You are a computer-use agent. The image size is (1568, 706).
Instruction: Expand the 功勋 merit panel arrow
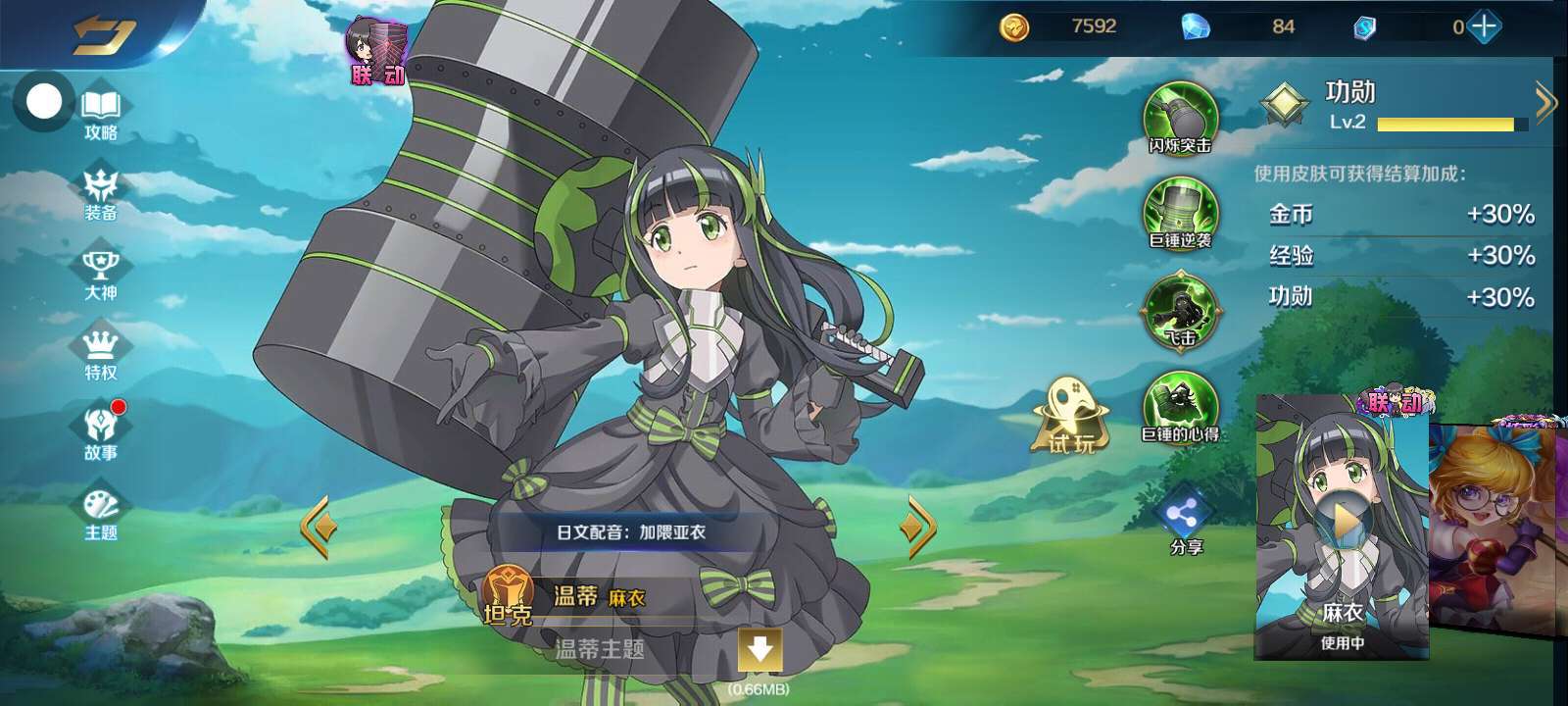[1545, 101]
